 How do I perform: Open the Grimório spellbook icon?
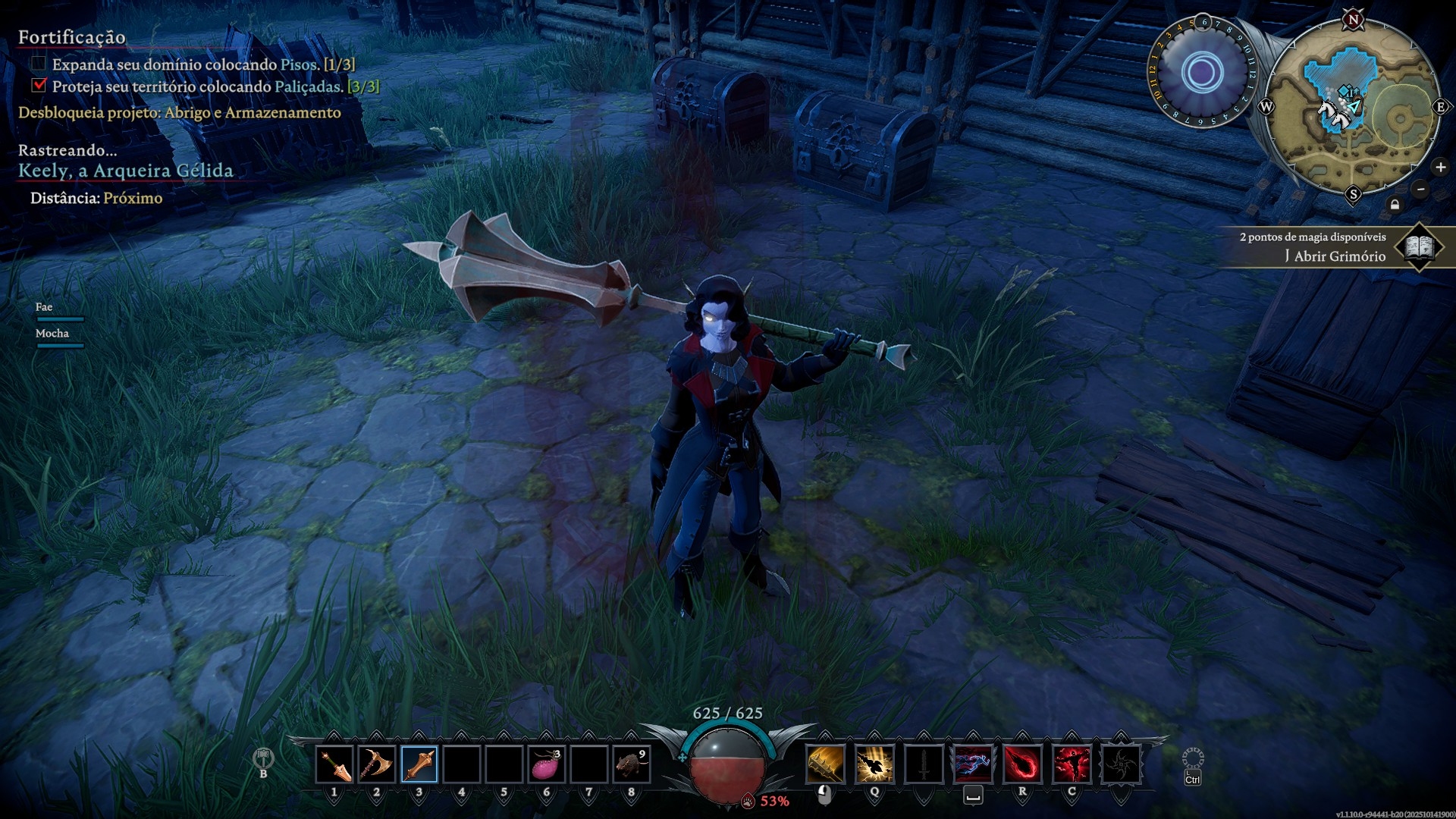point(1419,246)
